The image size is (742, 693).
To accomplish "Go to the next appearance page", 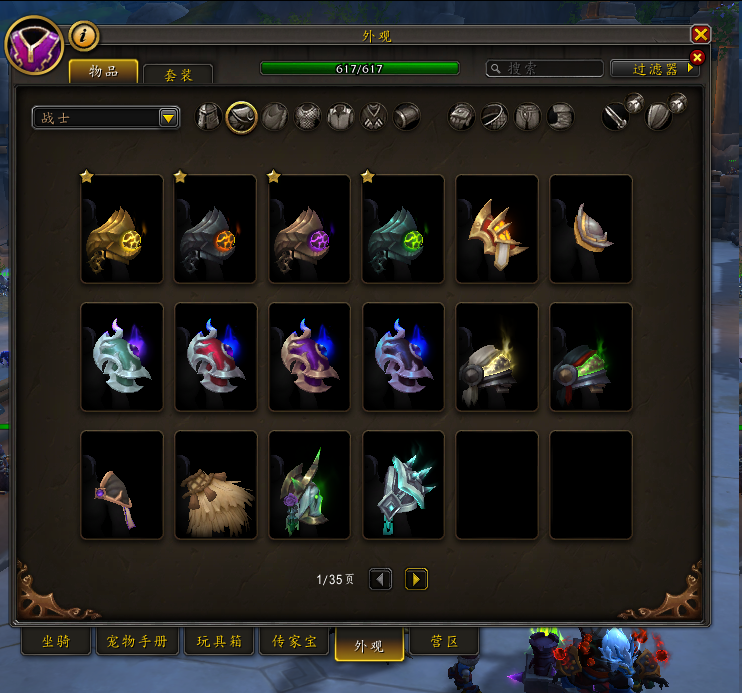I will tap(416, 579).
